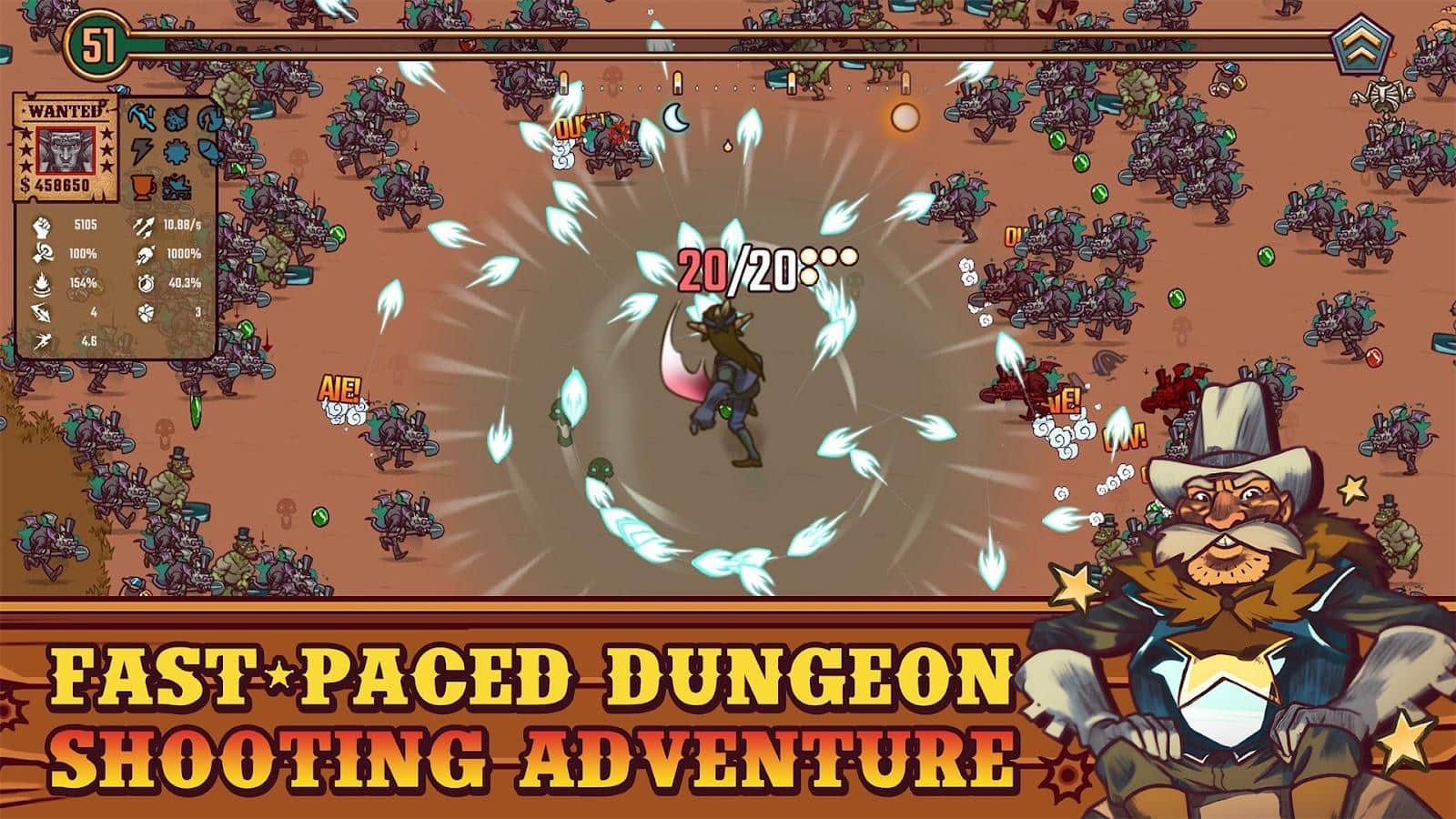The width and height of the screenshot is (1456, 819).
Task: Click the projectile stat icon showing 1000%
Action: [147, 254]
